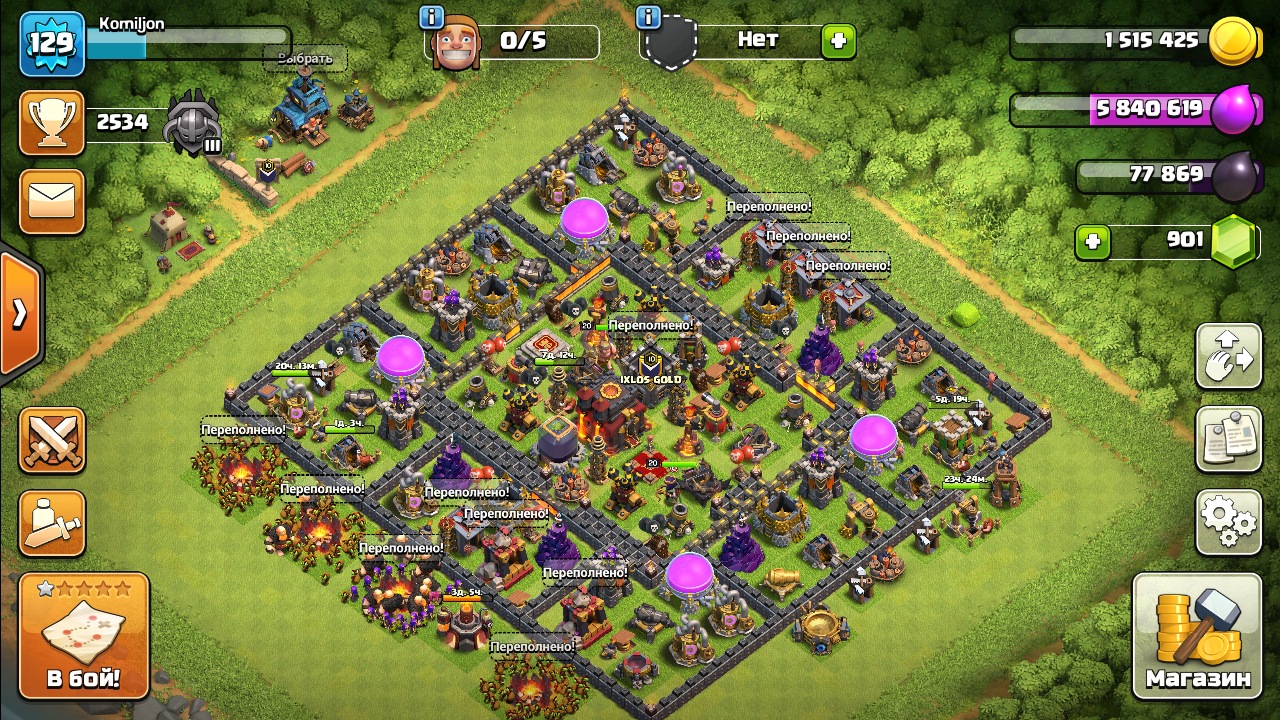Viewport: 1280px width, 720px height.
Task: Open the Магазин shop
Action: coord(1197,636)
